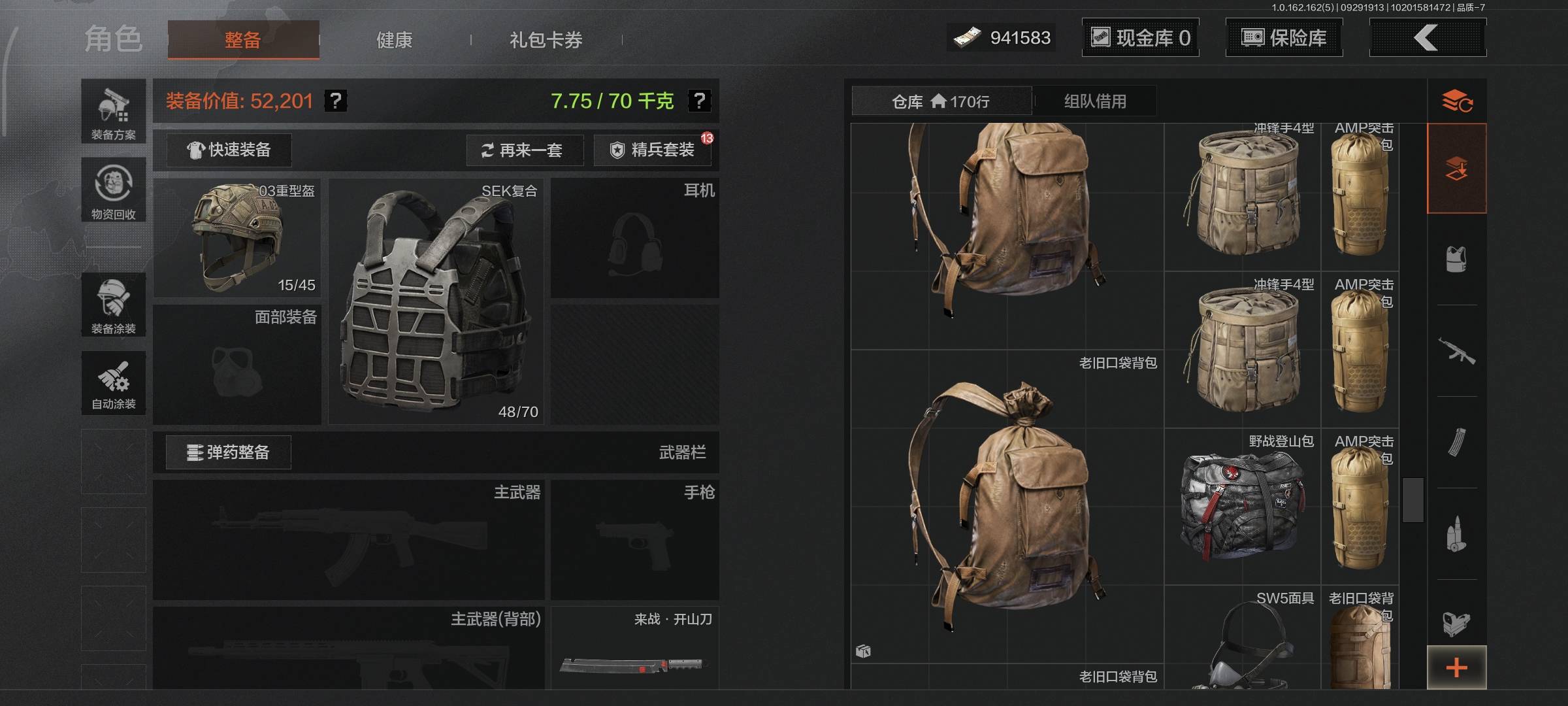Click the 快速装备 quick equip button
This screenshot has height=706, width=1568.
pyautogui.click(x=229, y=150)
